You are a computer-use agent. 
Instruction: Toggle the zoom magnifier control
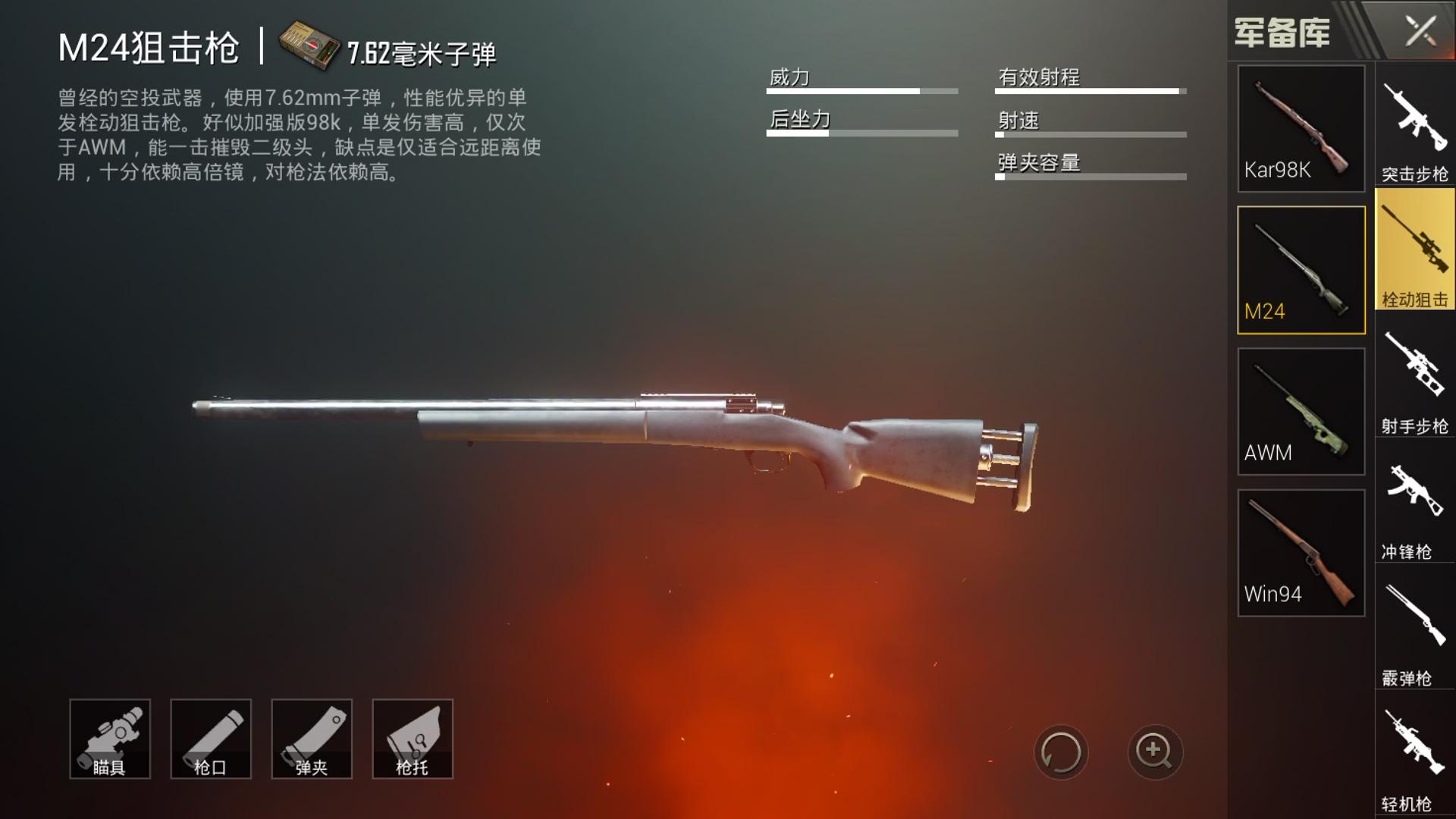click(x=1156, y=752)
